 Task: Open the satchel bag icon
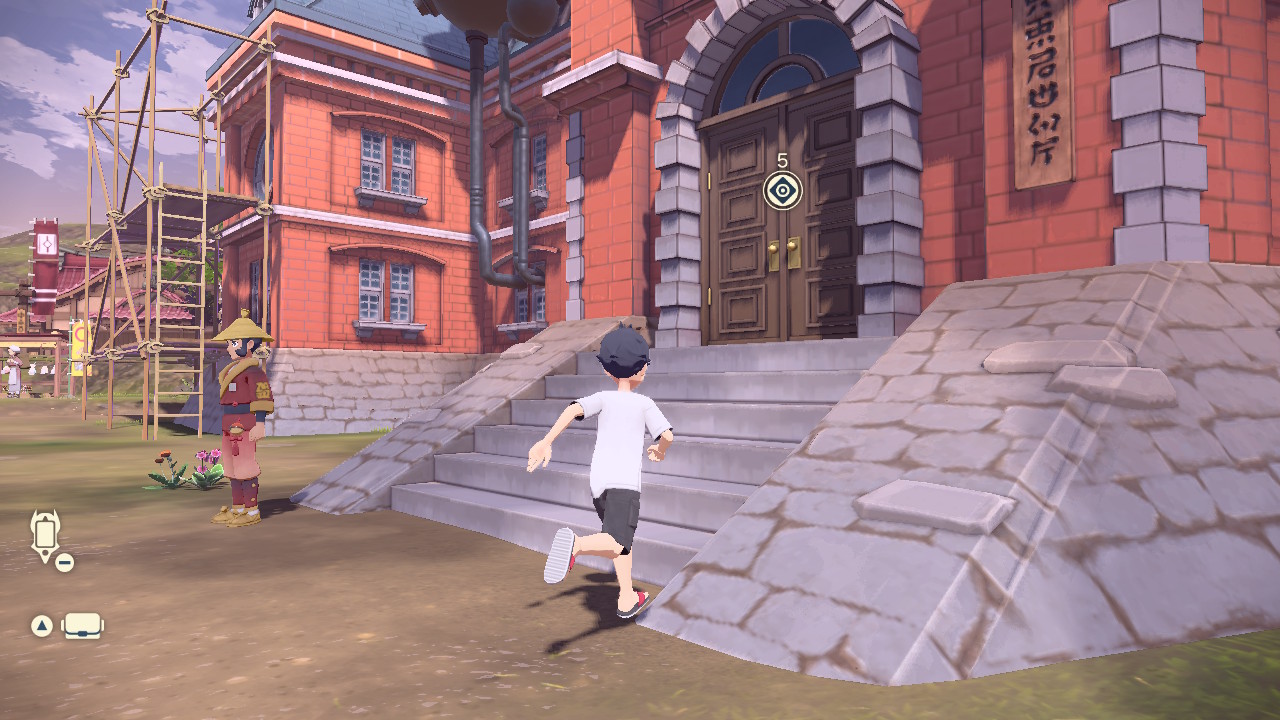(83, 626)
